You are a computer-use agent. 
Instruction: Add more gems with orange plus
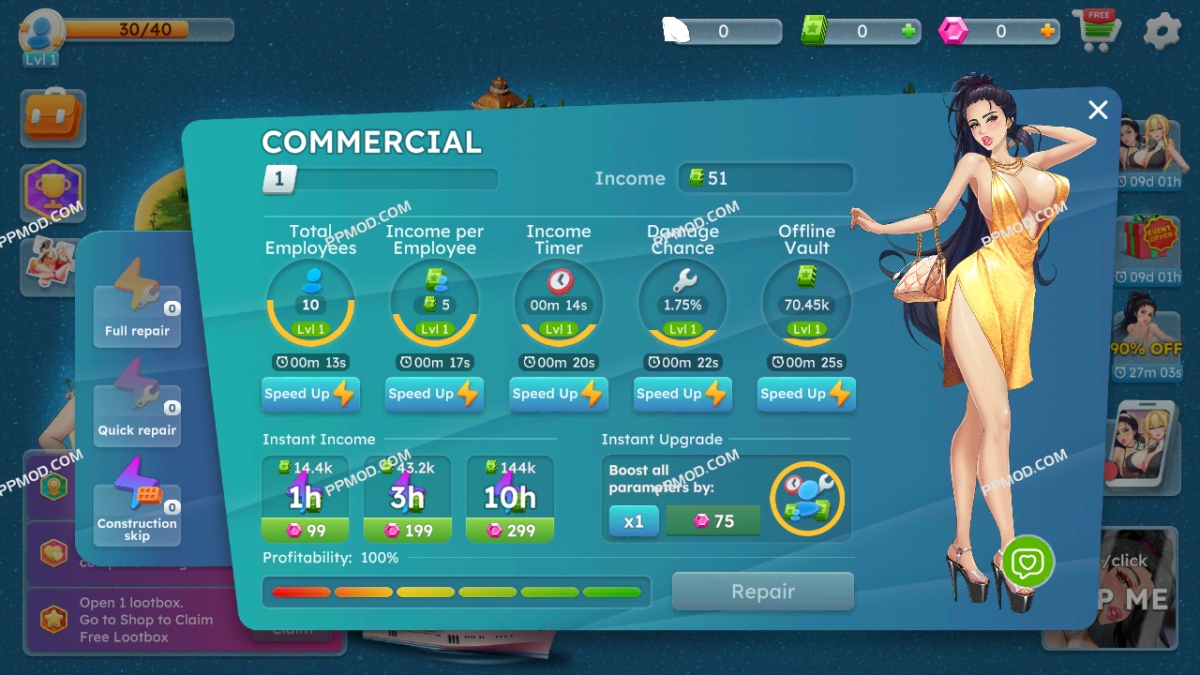click(x=1048, y=32)
